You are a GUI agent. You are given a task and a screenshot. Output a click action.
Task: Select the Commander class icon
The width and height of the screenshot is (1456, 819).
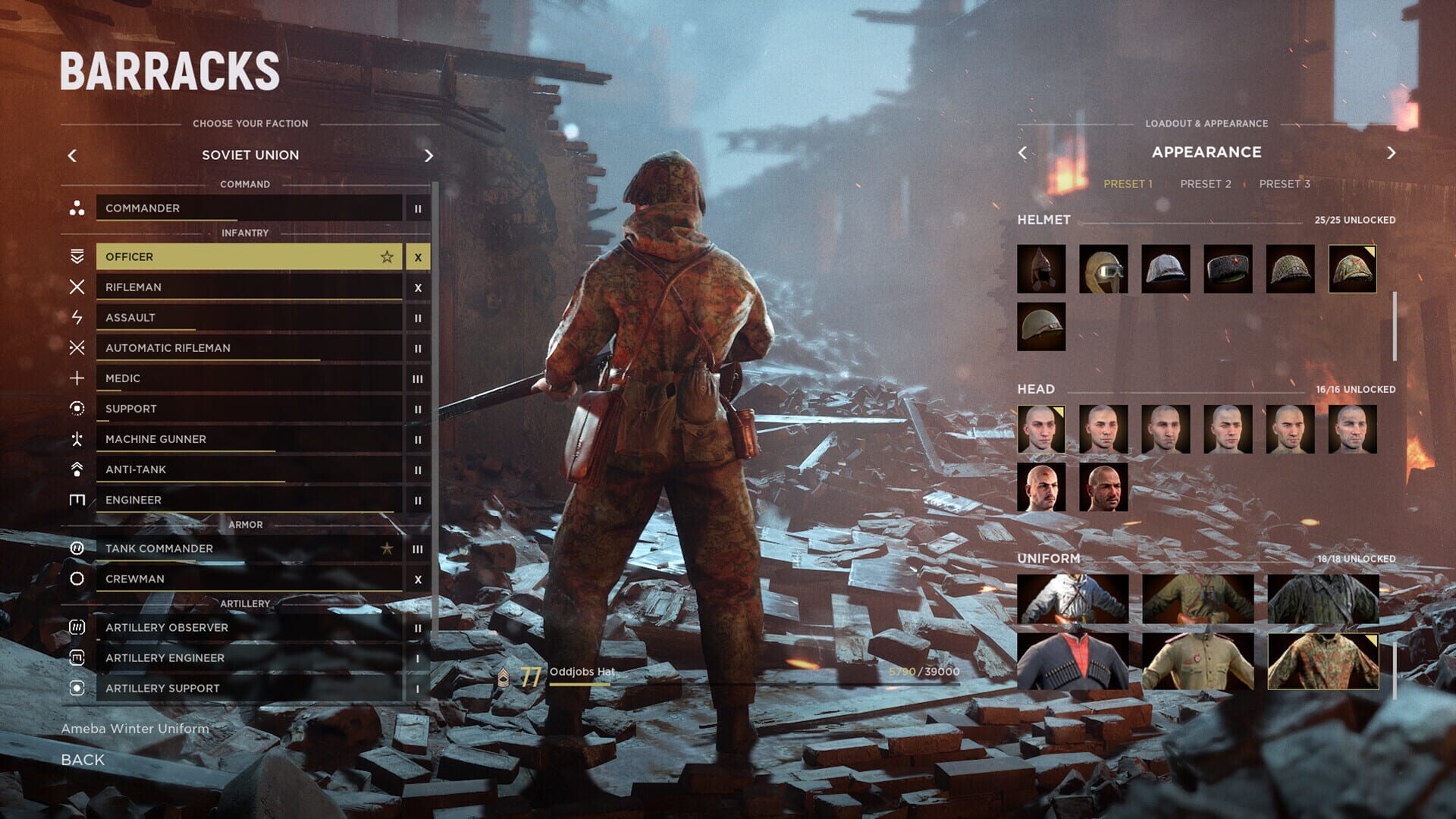tap(76, 209)
